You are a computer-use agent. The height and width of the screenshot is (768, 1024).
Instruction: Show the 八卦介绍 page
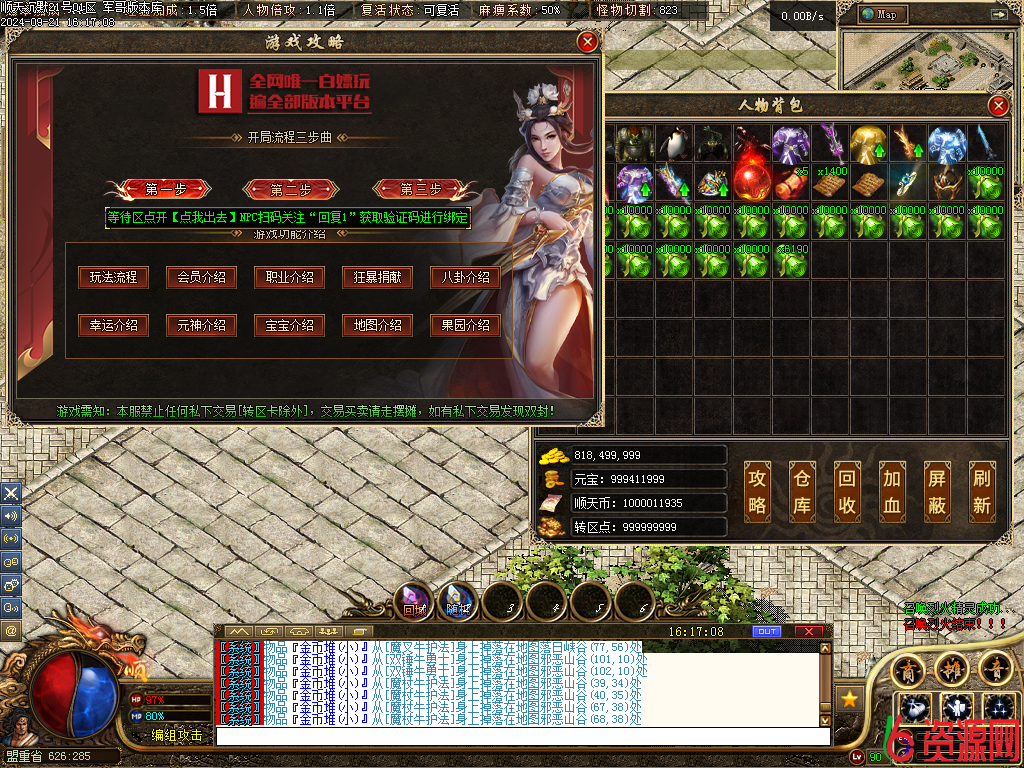465,277
